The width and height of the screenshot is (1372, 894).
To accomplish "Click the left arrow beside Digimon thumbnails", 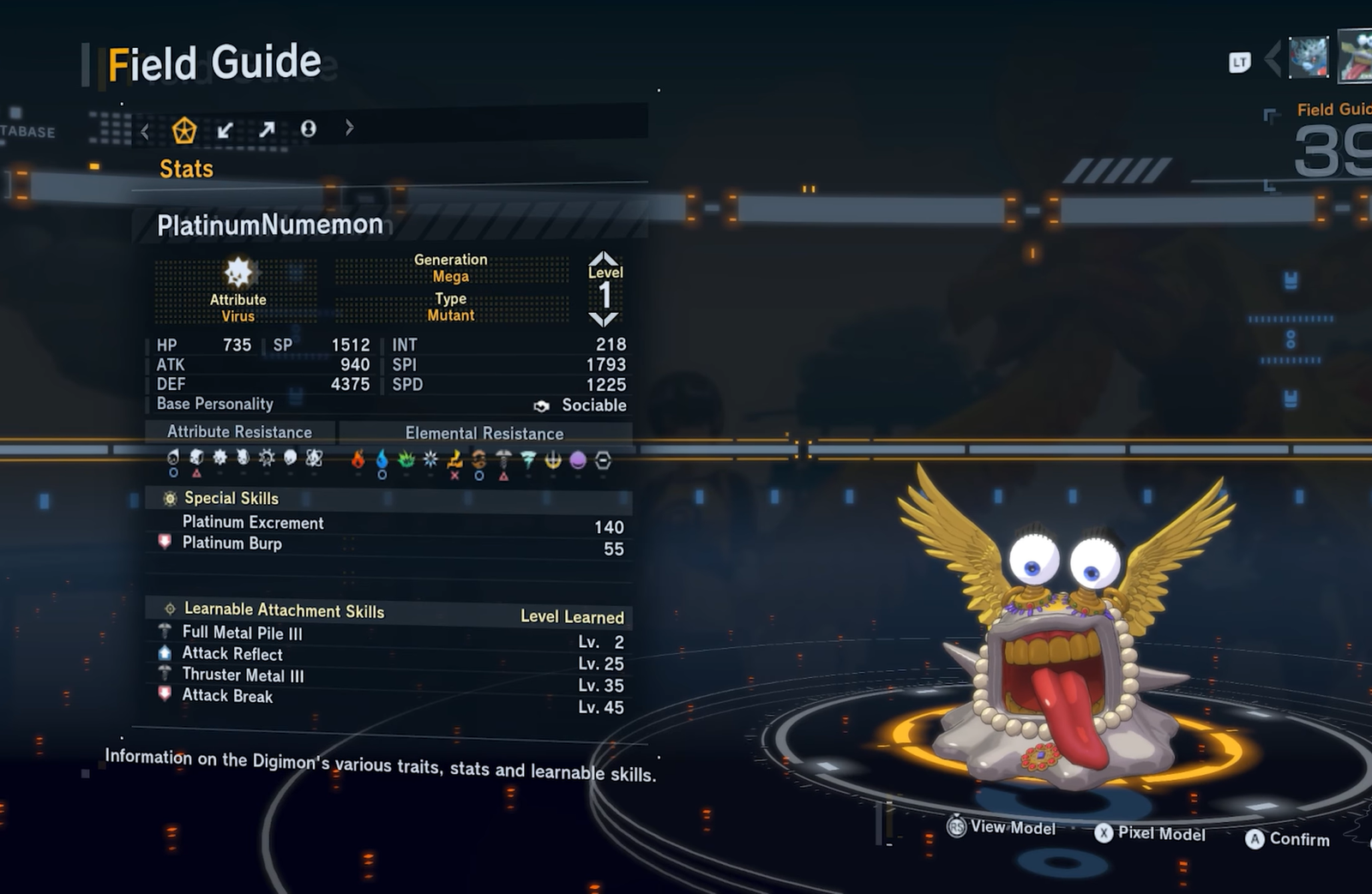I will pos(1273,58).
